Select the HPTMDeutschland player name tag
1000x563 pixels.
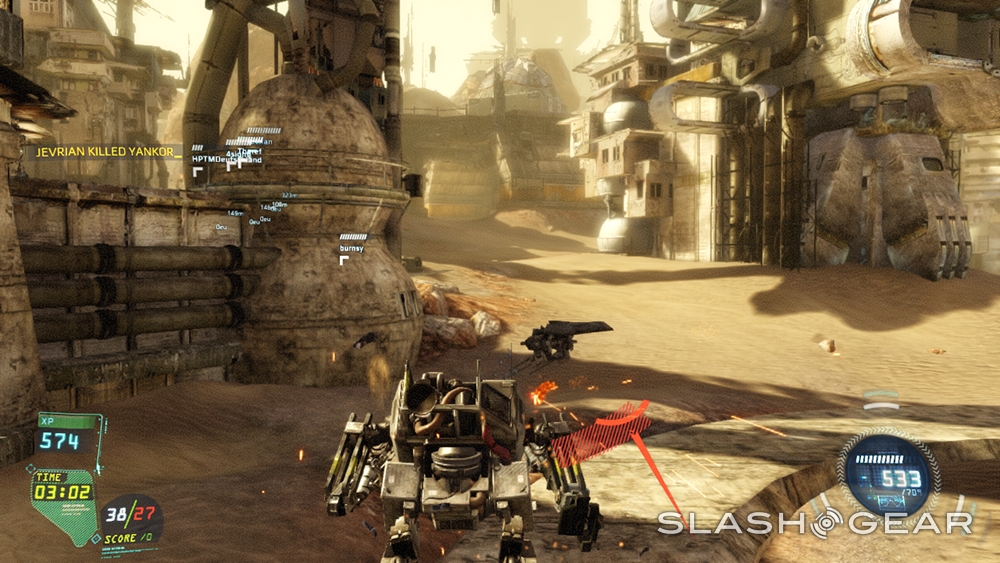(x=226, y=159)
